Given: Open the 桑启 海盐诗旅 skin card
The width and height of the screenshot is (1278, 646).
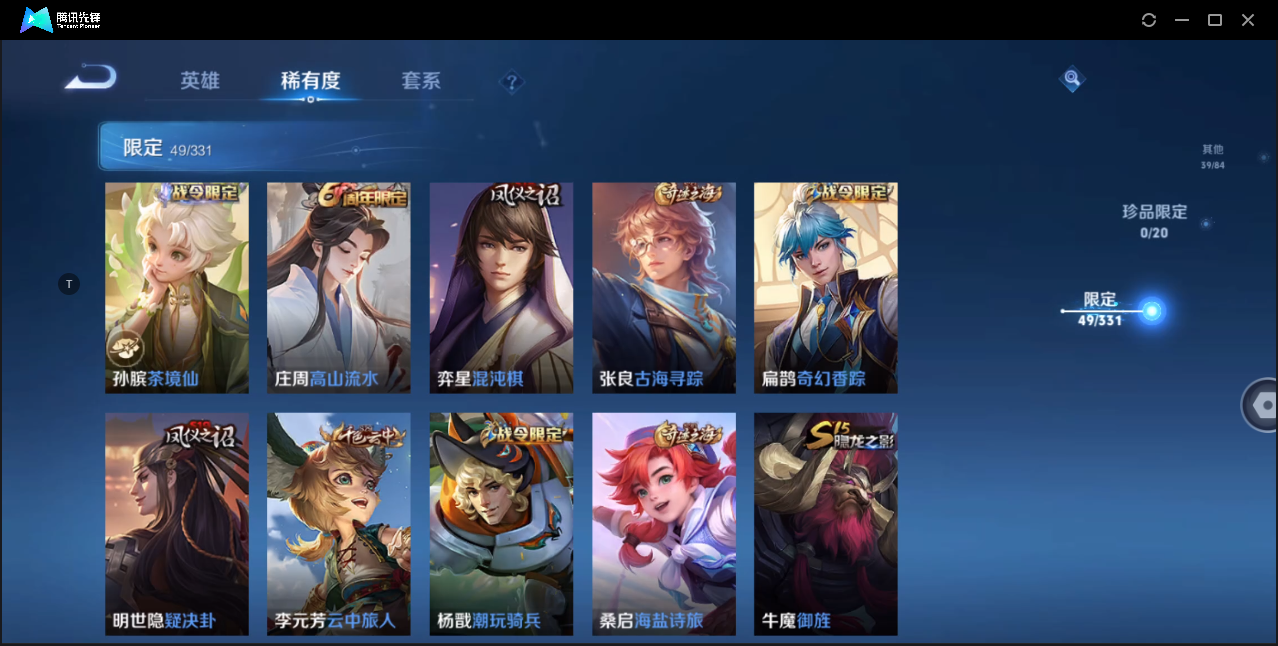Looking at the screenshot, I should (664, 524).
